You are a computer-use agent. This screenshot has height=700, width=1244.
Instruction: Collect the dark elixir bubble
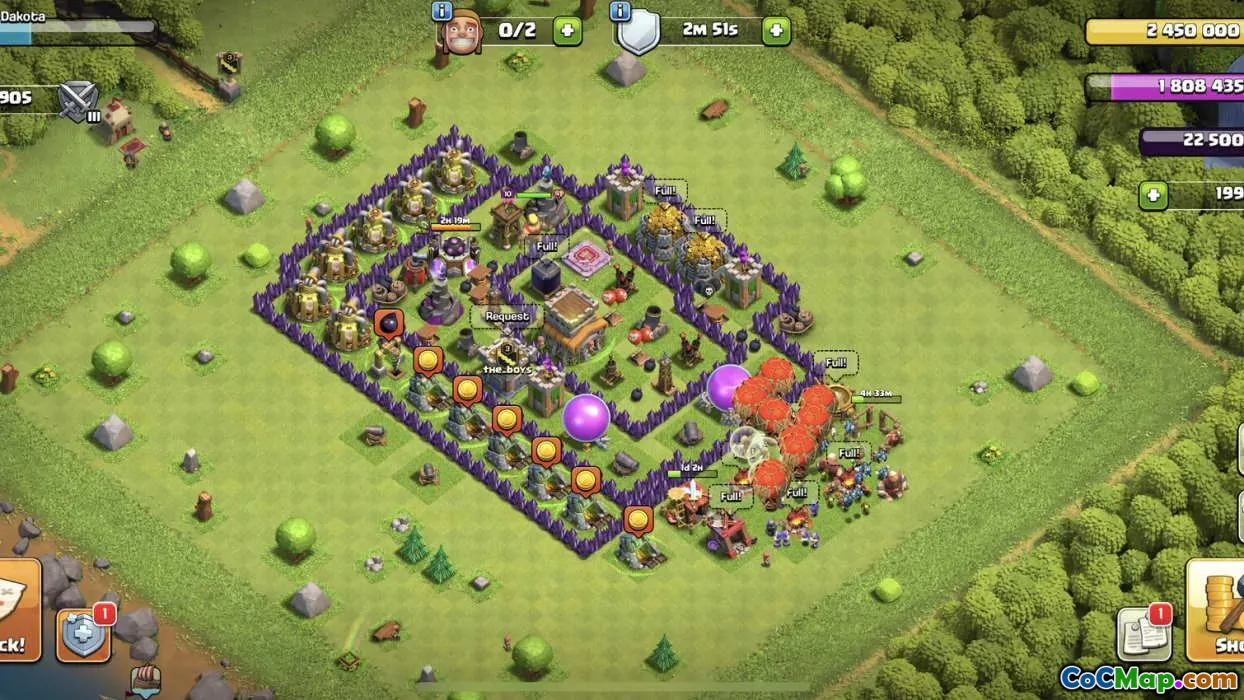click(388, 324)
